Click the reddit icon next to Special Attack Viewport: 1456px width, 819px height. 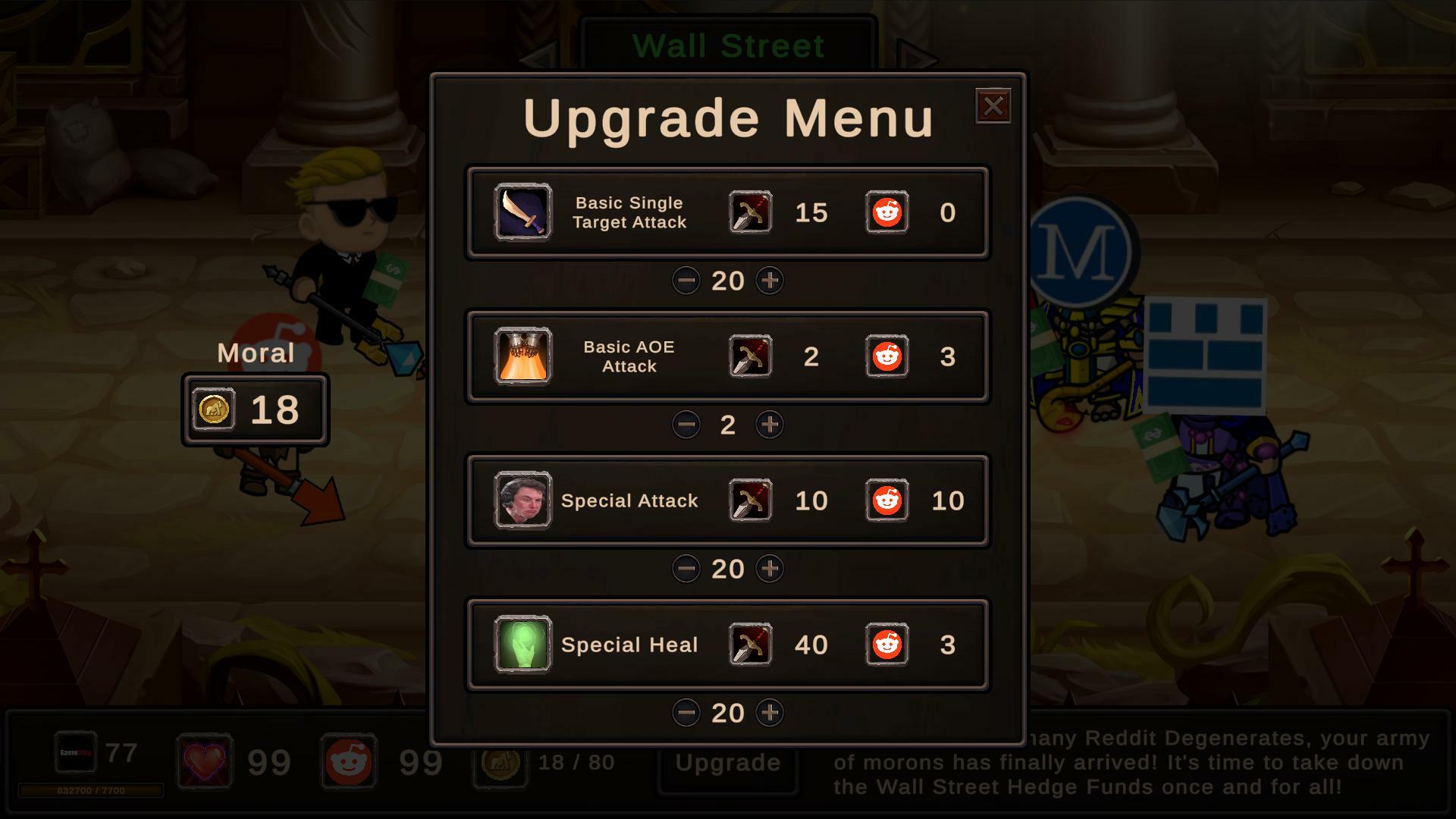click(x=886, y=500)
